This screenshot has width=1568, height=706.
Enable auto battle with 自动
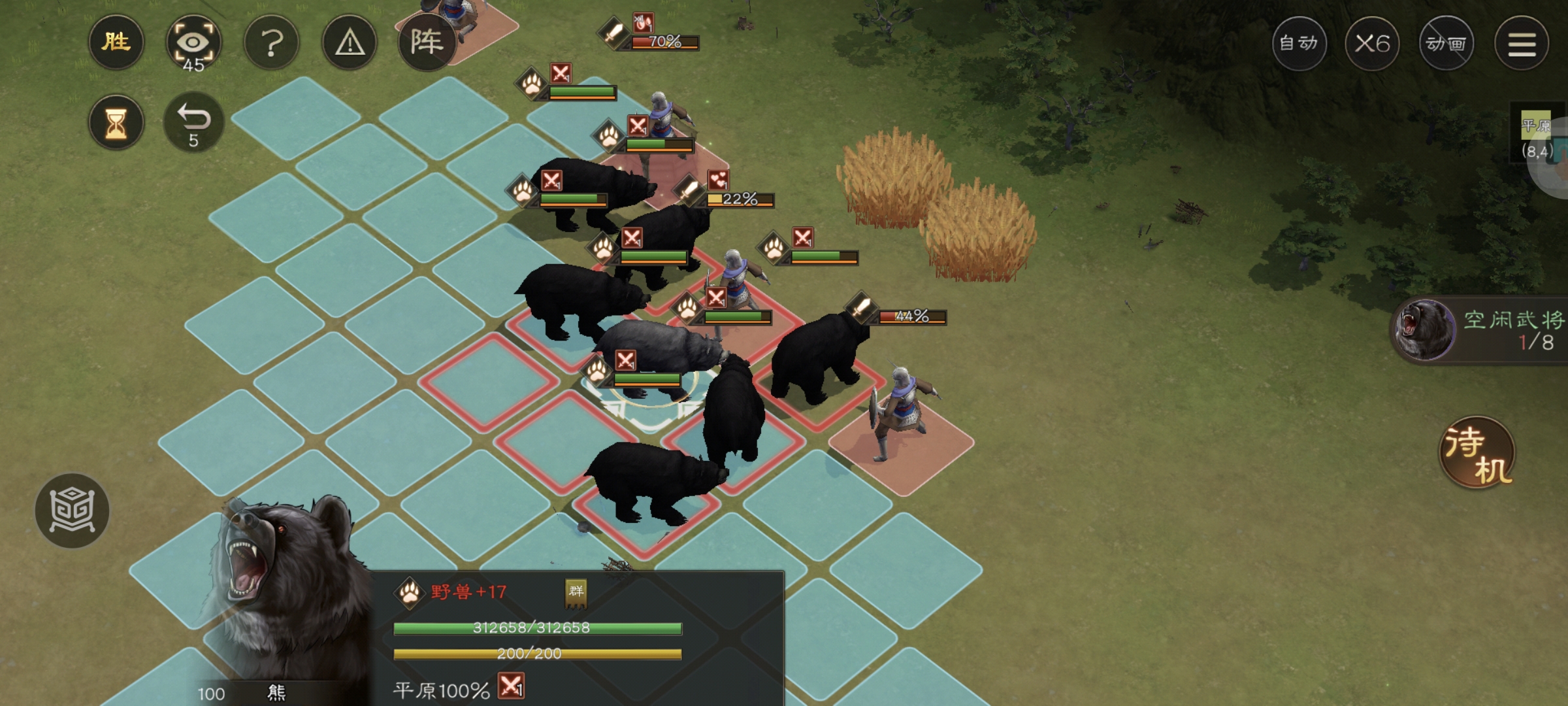tap(1298, 44)
